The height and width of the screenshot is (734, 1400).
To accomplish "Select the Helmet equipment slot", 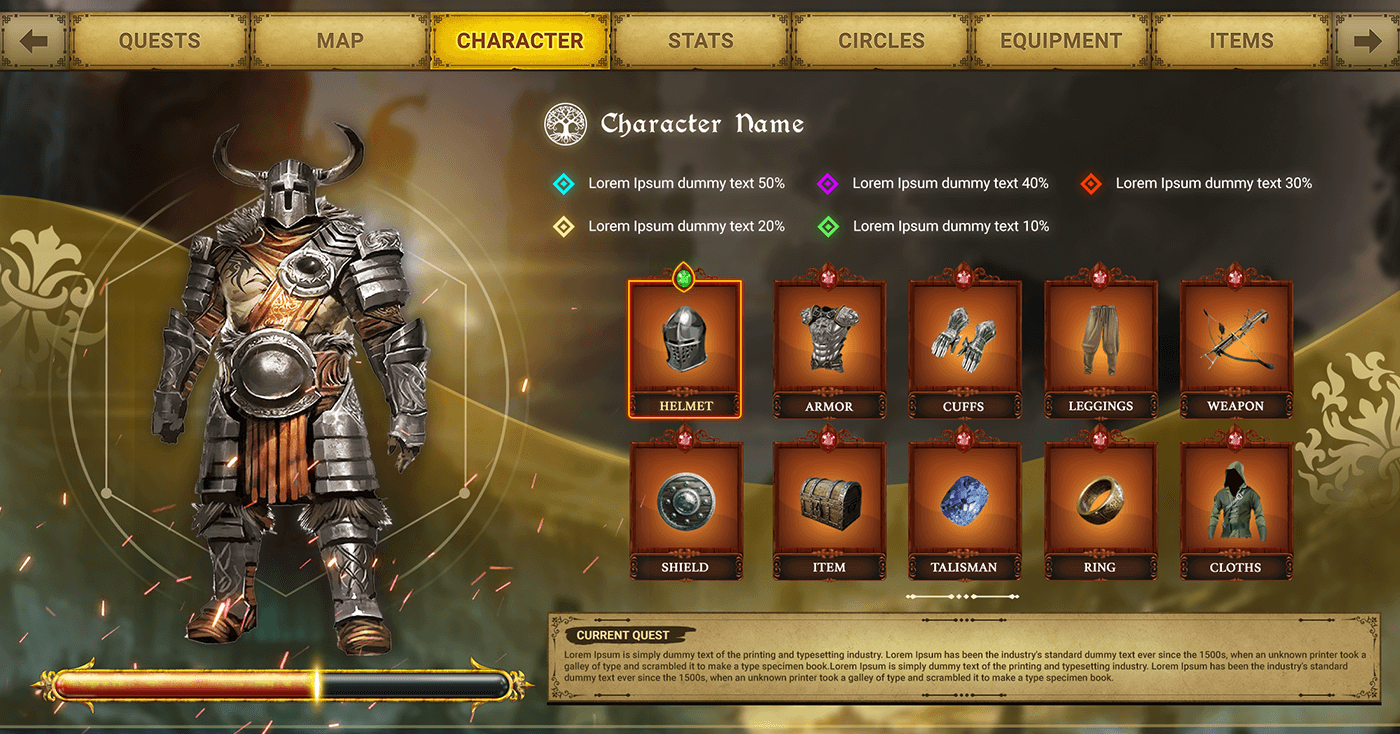I will 685,343.
